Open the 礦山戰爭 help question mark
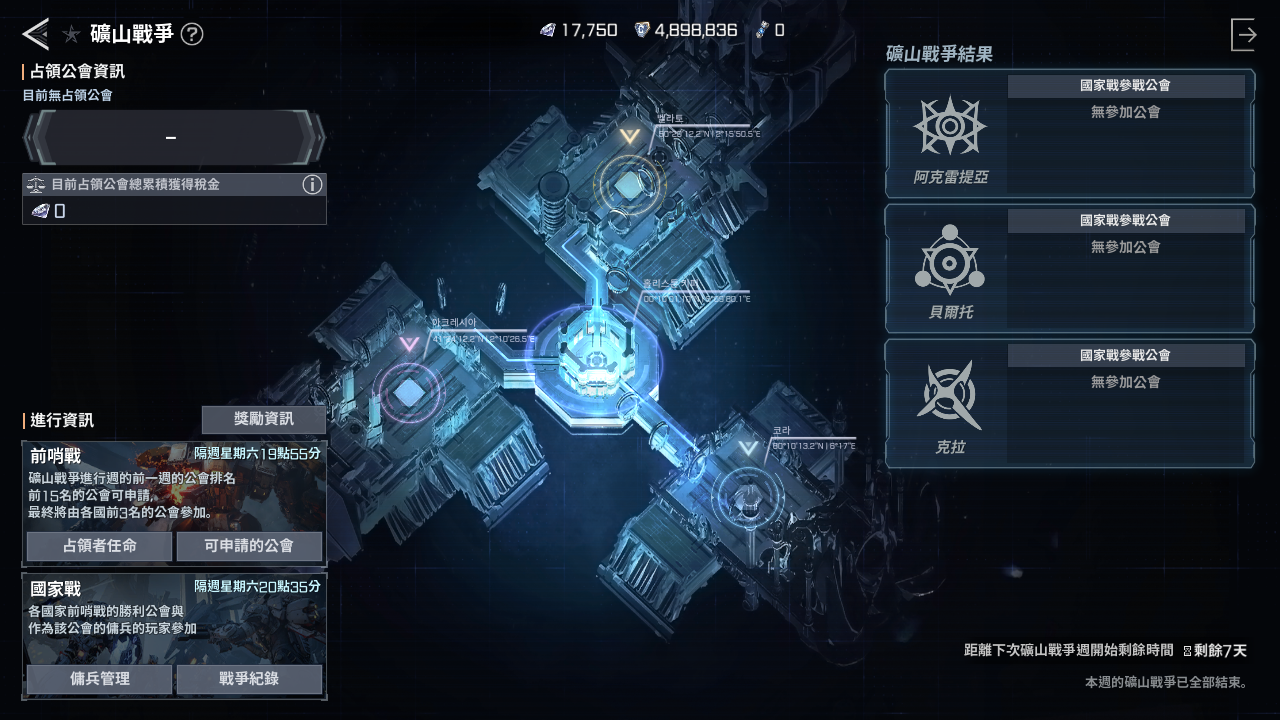The image size is (1280, 720). tap(194, 33)
